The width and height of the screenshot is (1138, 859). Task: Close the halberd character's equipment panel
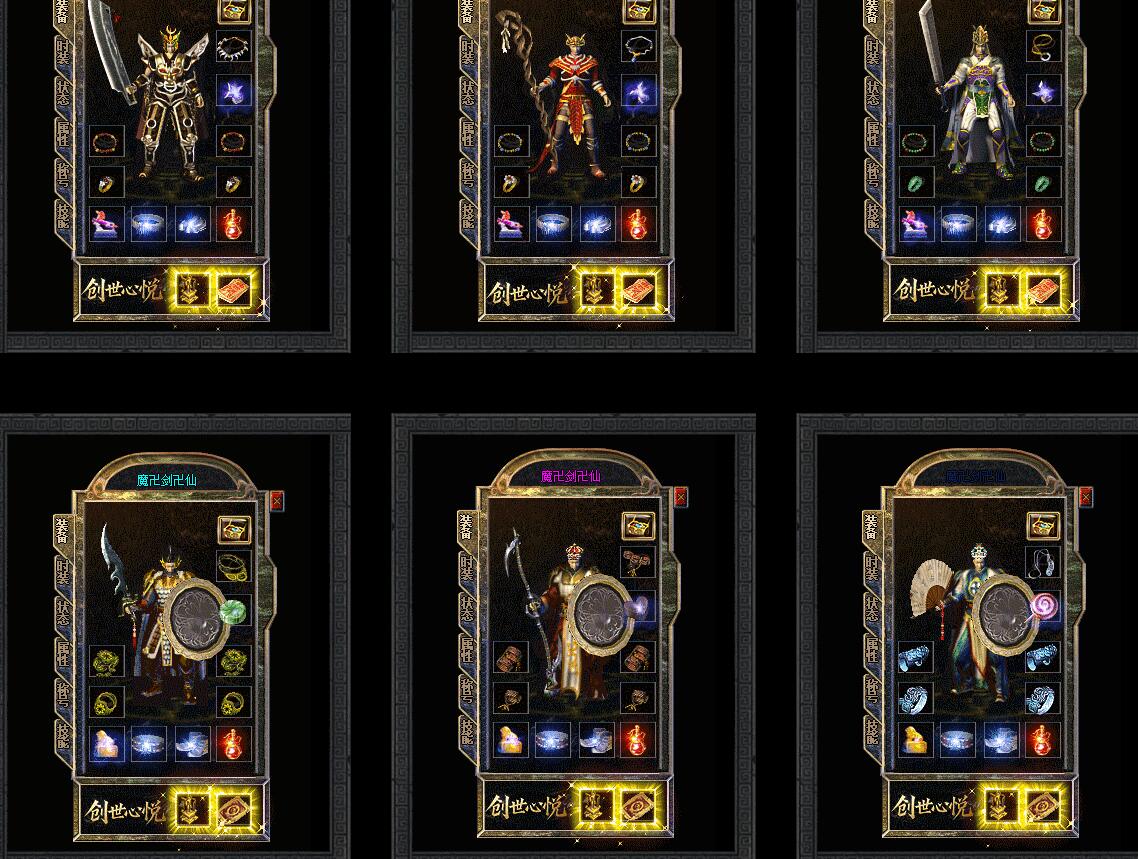point(681,497)
